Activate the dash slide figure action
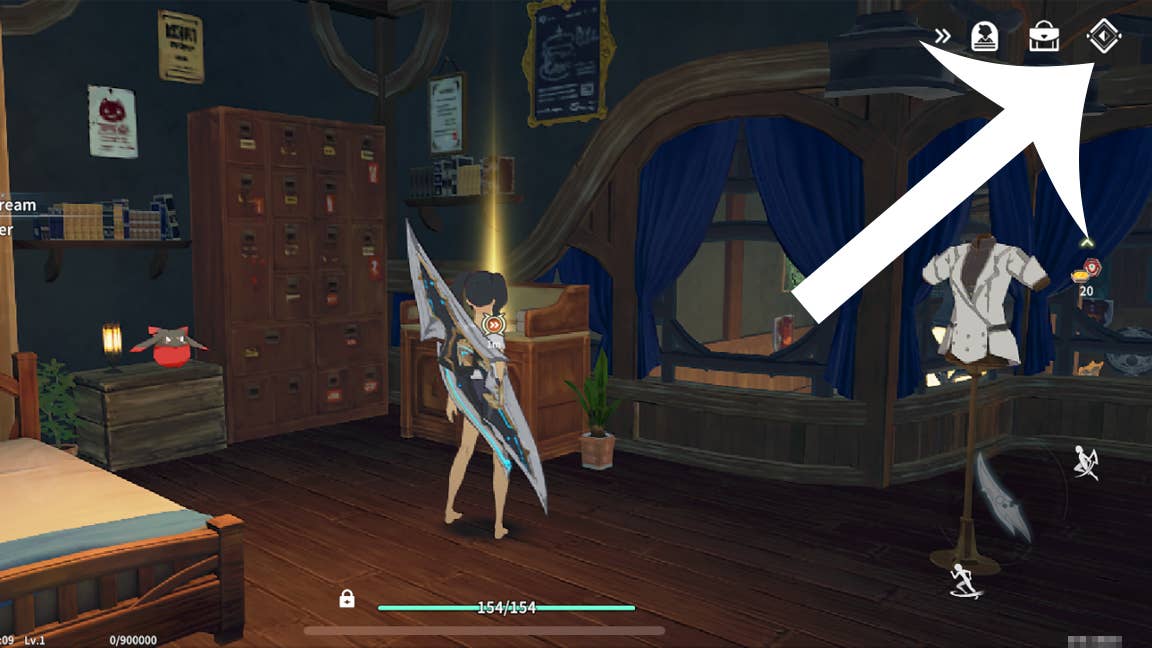 (965, 581)
